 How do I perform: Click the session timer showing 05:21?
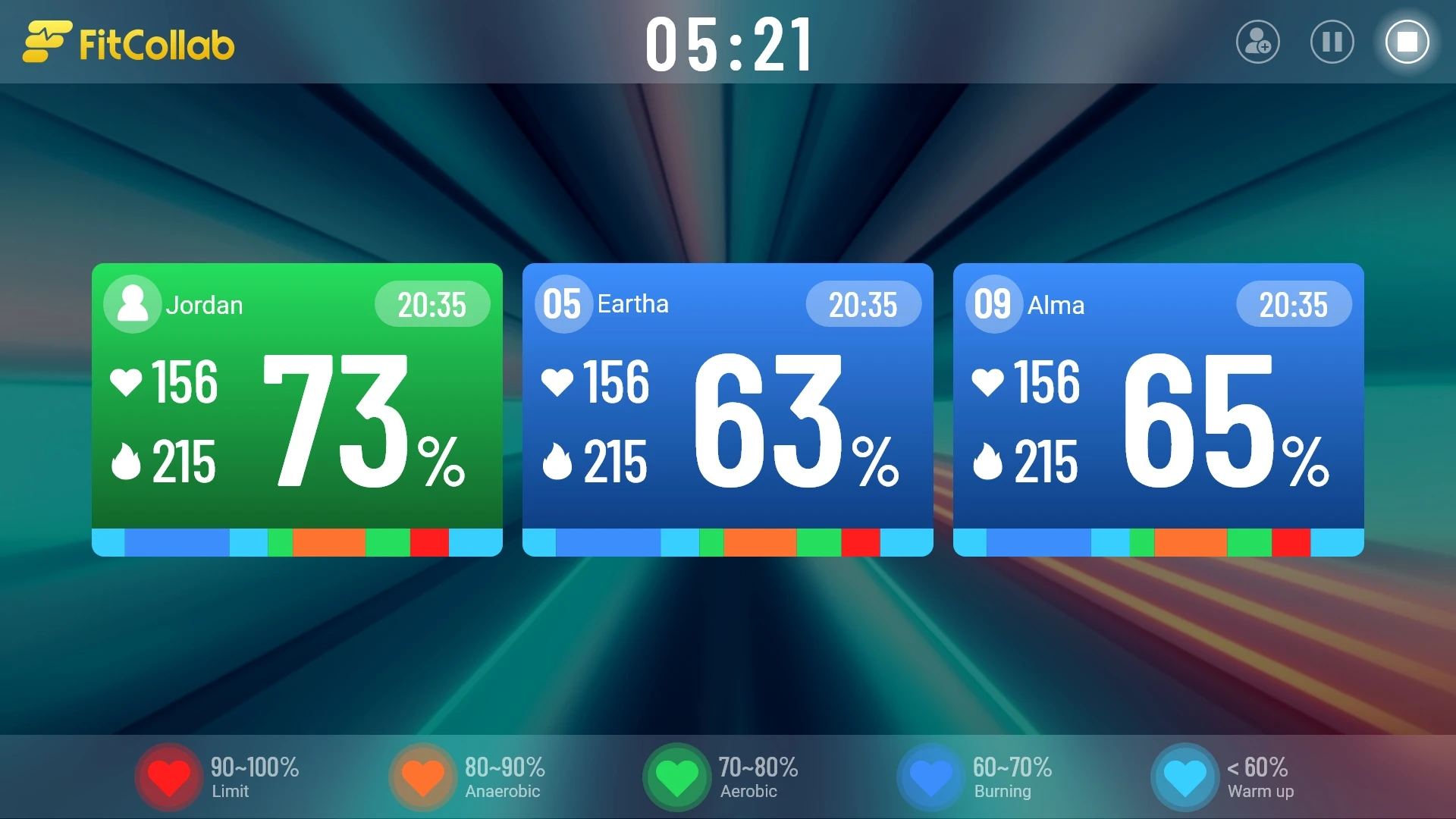pyautogui.click(x=728, y=43)
